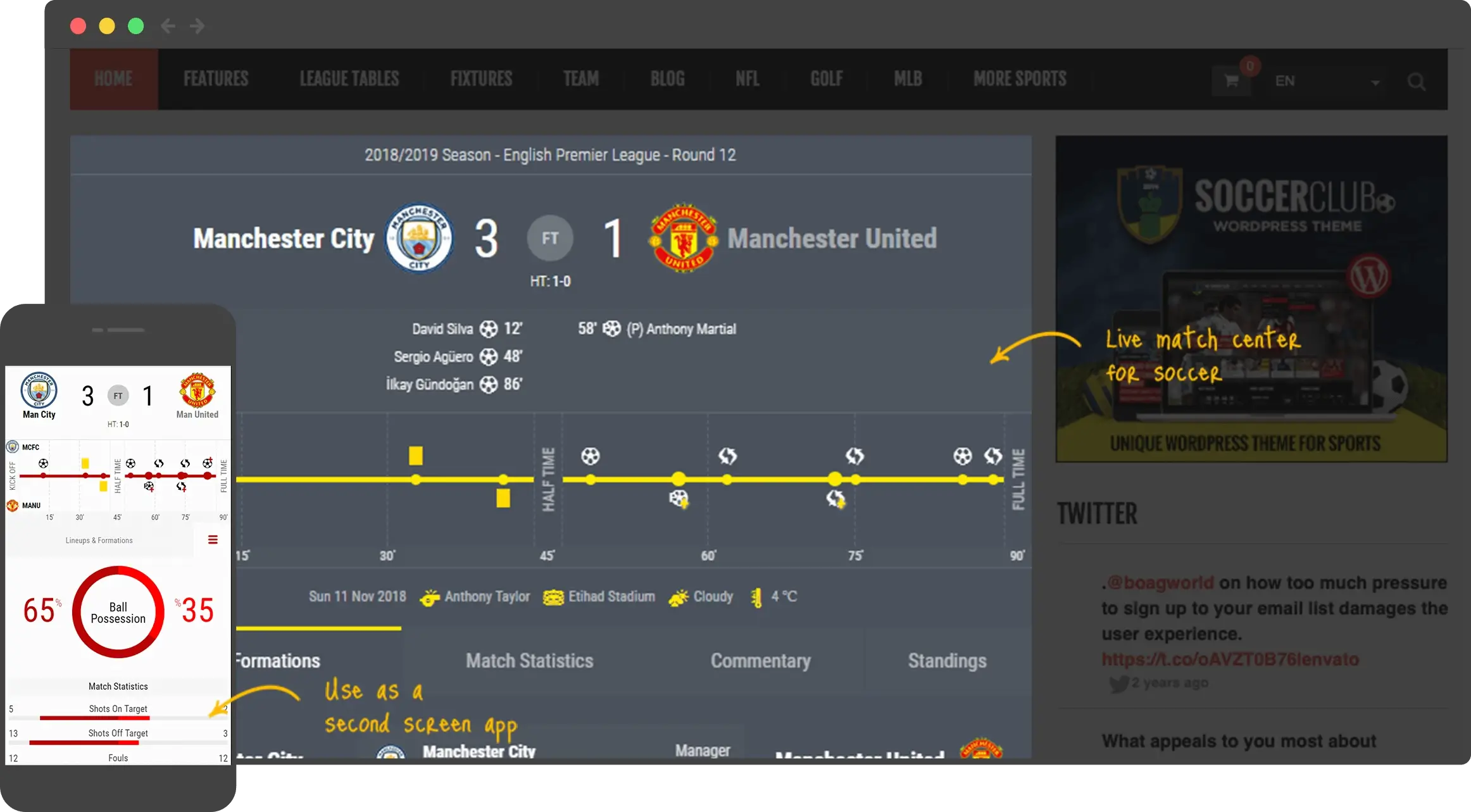Select Fixtures in the top navigation

coord(481,78)
